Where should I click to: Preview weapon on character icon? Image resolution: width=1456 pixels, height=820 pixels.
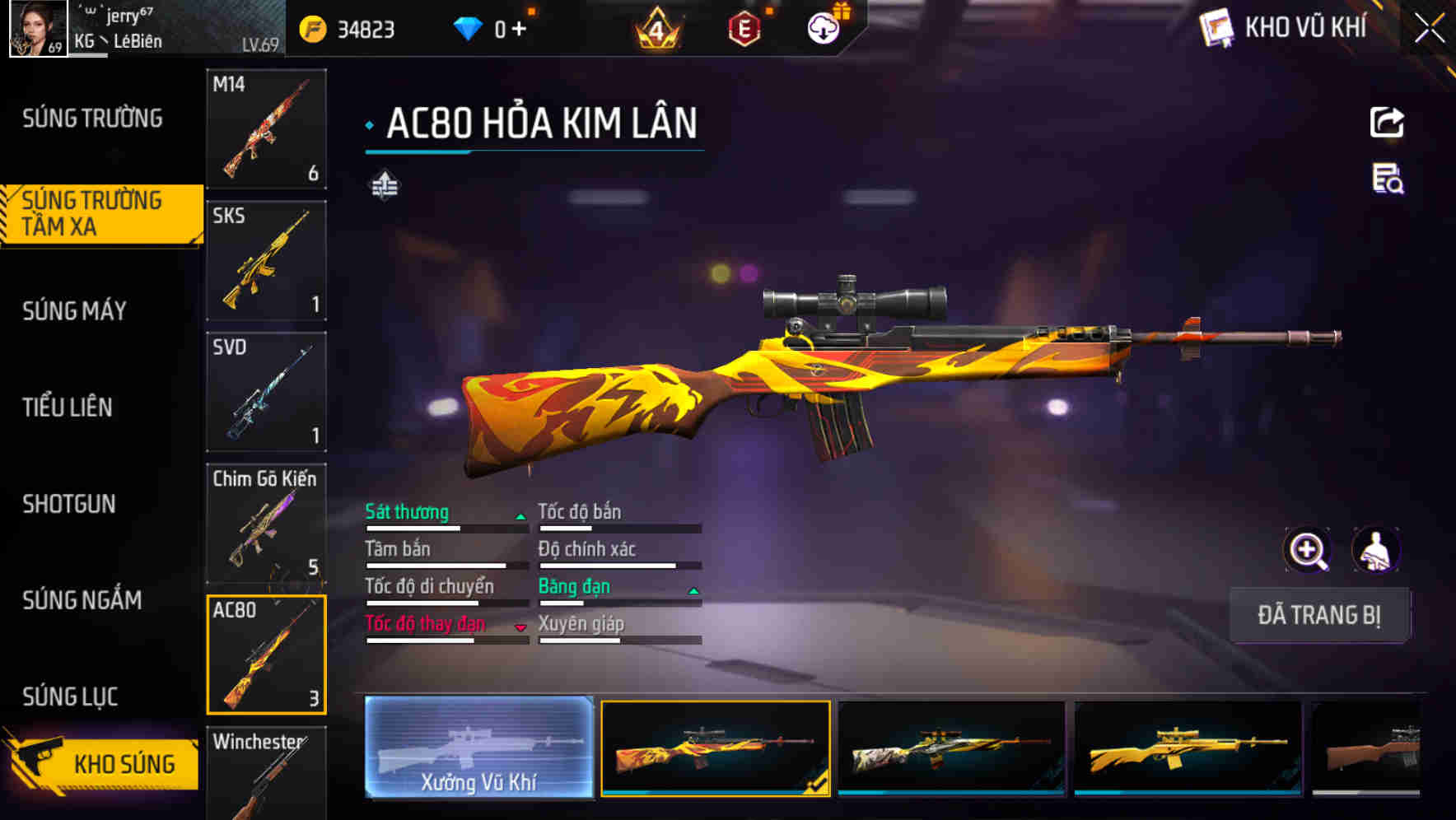[1375, 550]
